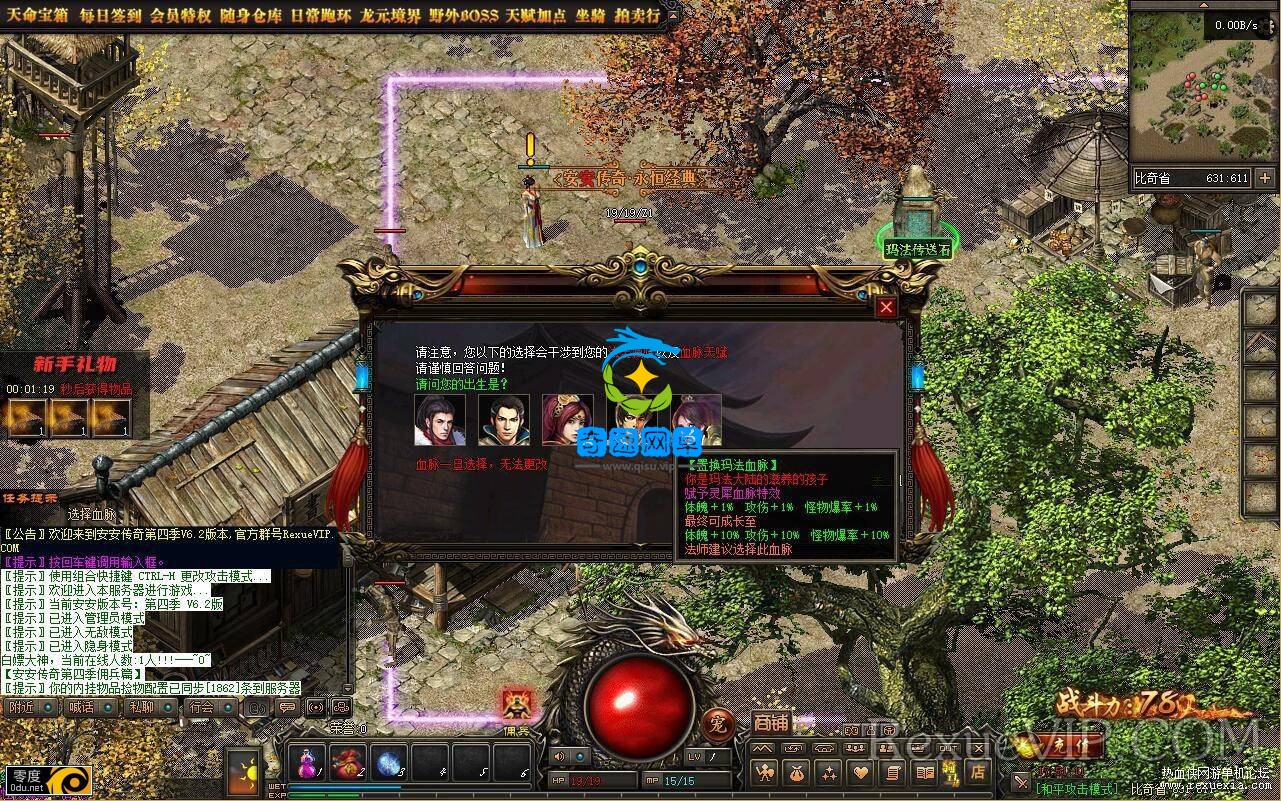The height and width of the screenshot is (801, 1281).
Task: Open the 佣兵 mercenary icon
Action: [516, 707]
